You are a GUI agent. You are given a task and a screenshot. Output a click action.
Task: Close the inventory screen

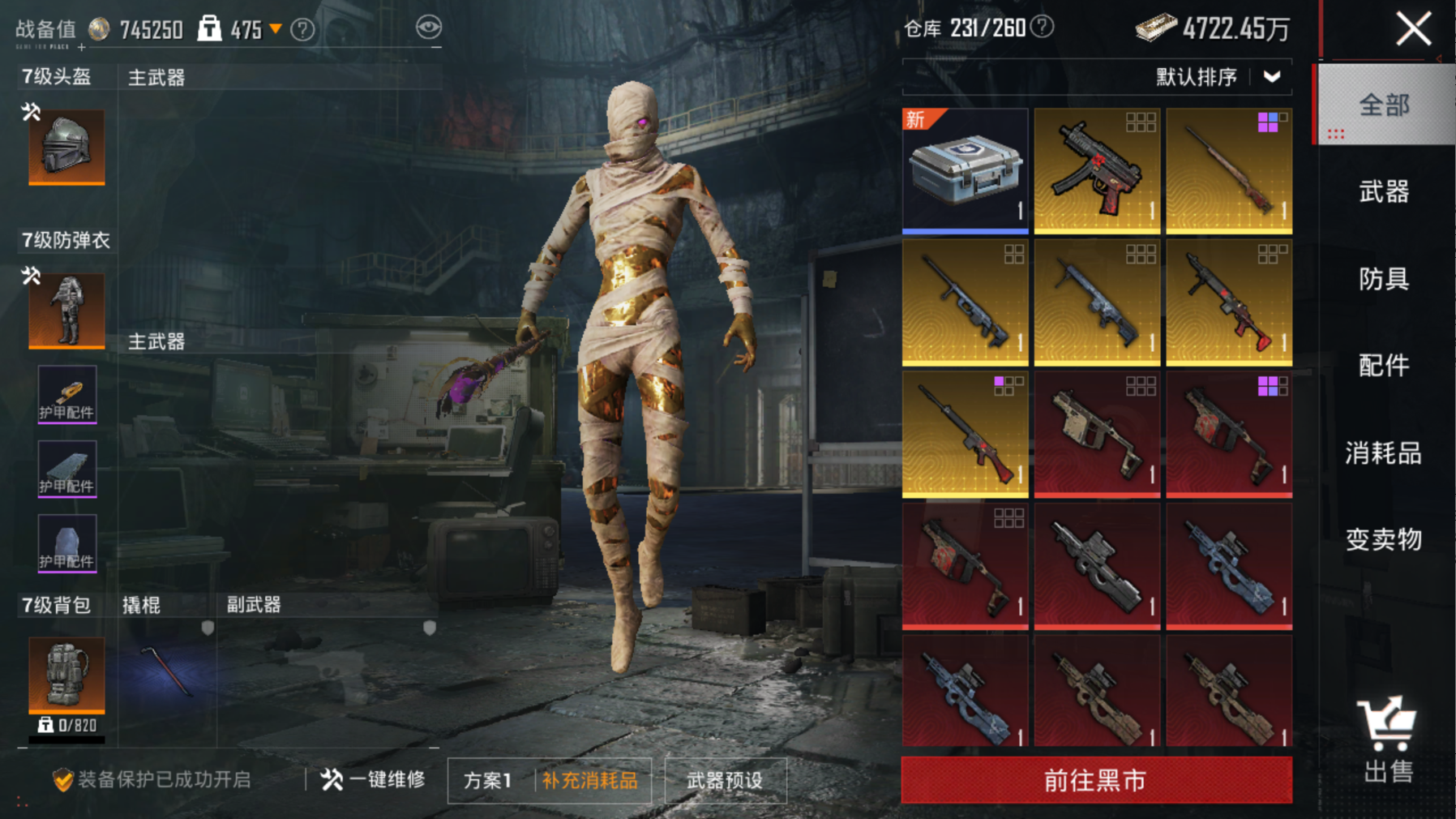(x=1413, y=30)
